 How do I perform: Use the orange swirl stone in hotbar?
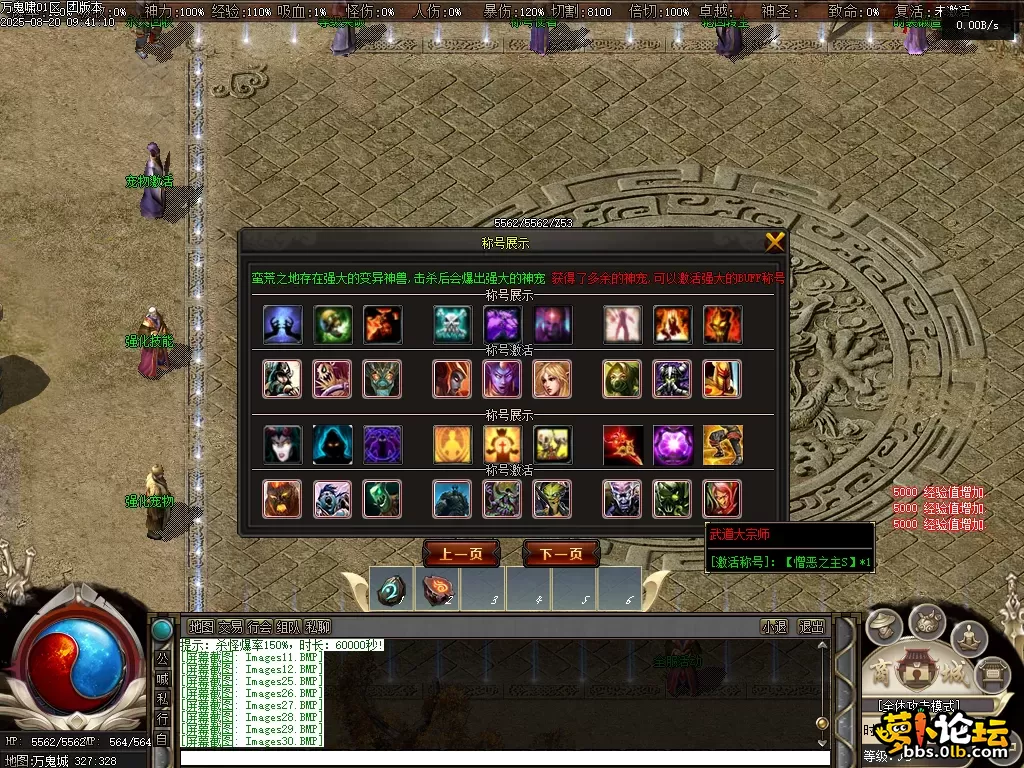(x=437, y=590)
